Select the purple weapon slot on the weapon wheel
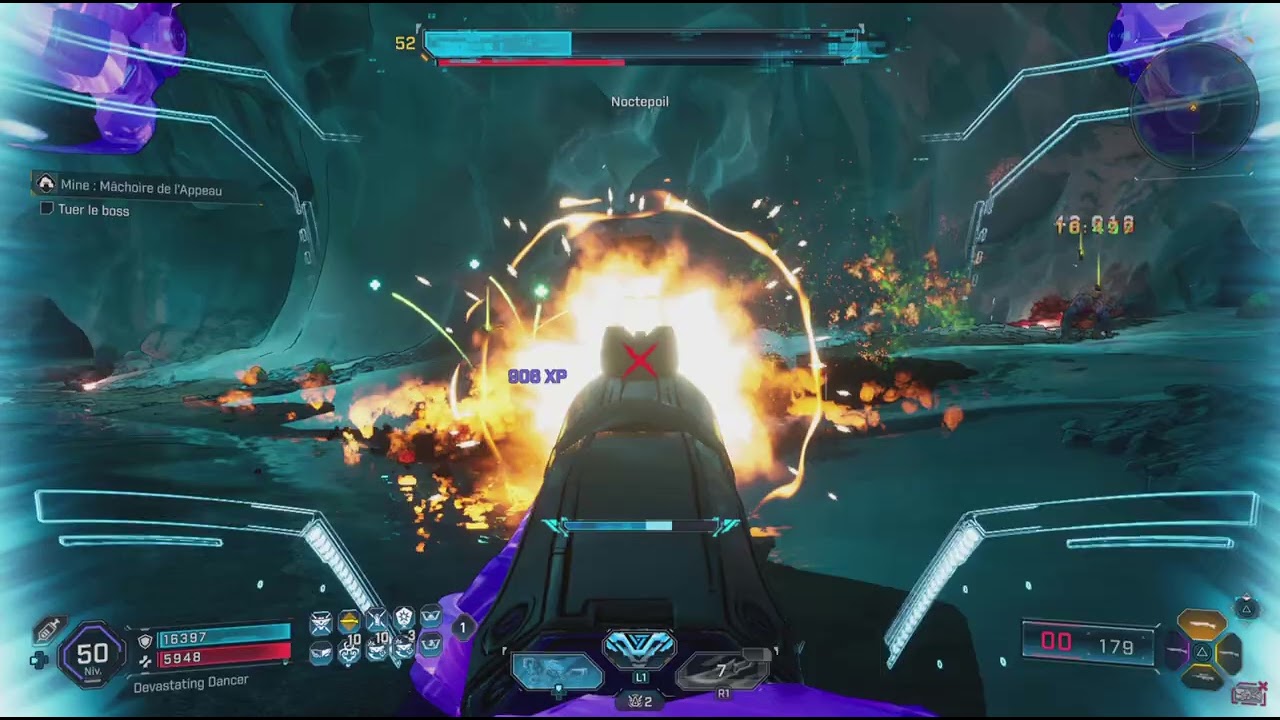The width and height of the screenshot is (1280, 720). (x=1177, y=650)
